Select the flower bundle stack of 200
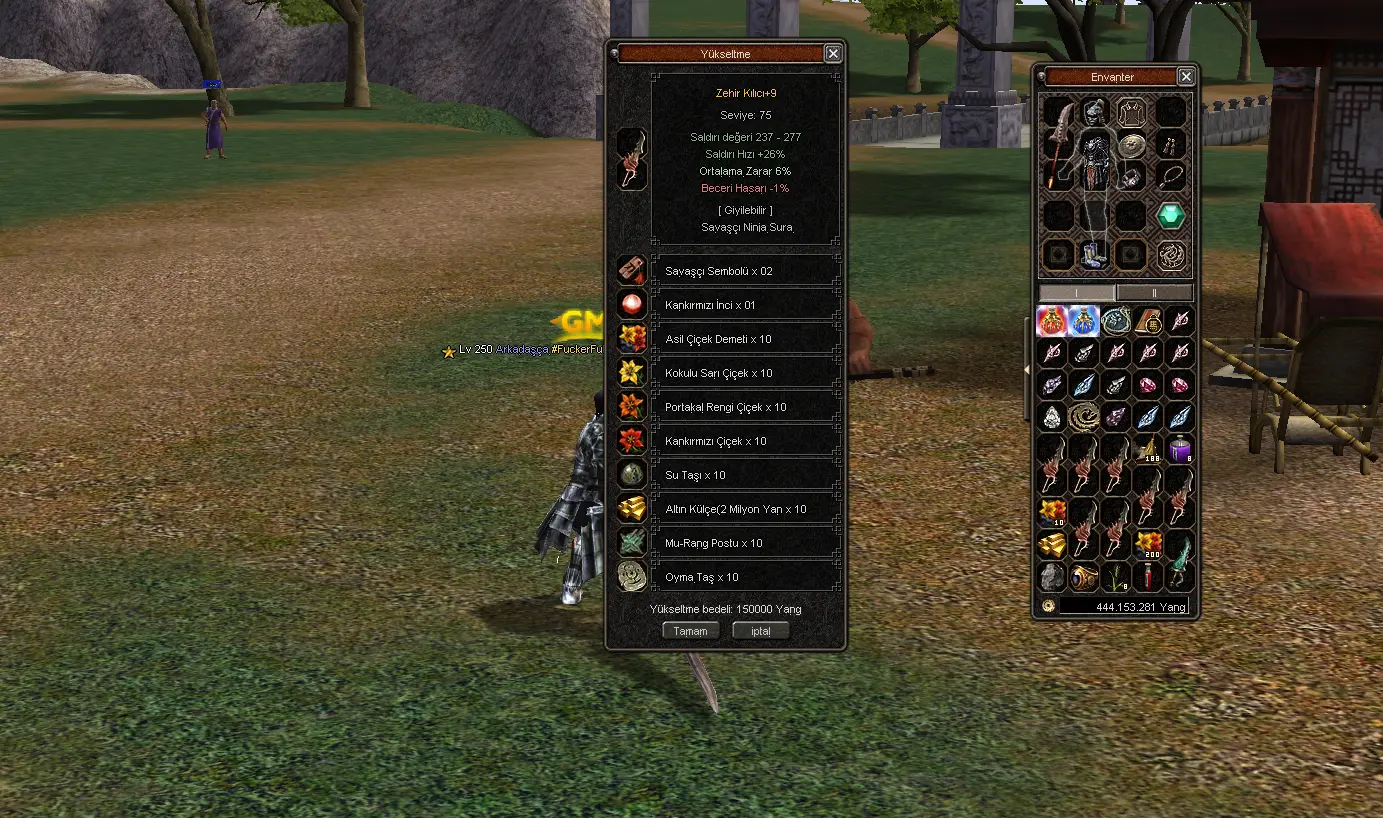Image resolution: width=1383 pixels, height=818 pixels. [x=1148, y=545]
